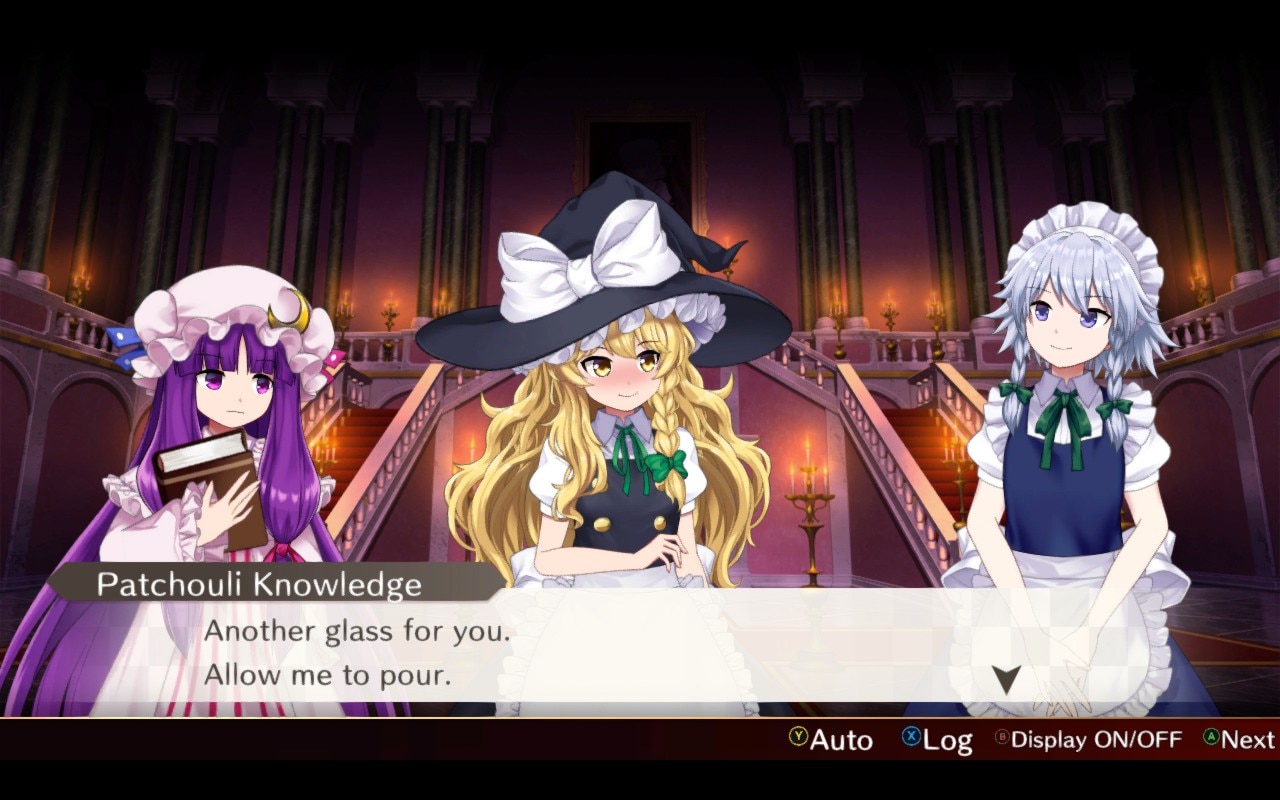Click the line 'Another glass for you.'
Screen dimensions: 1280x800
click(356, 631)
